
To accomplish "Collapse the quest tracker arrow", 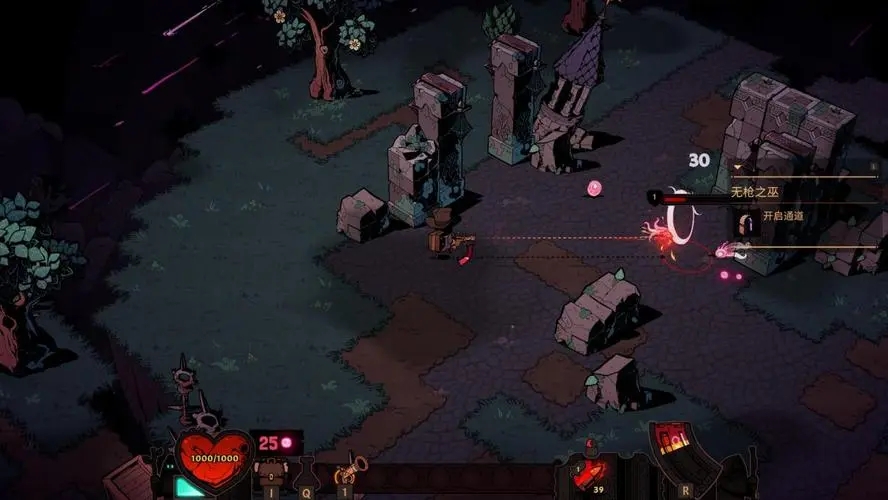I will point(737,168).
